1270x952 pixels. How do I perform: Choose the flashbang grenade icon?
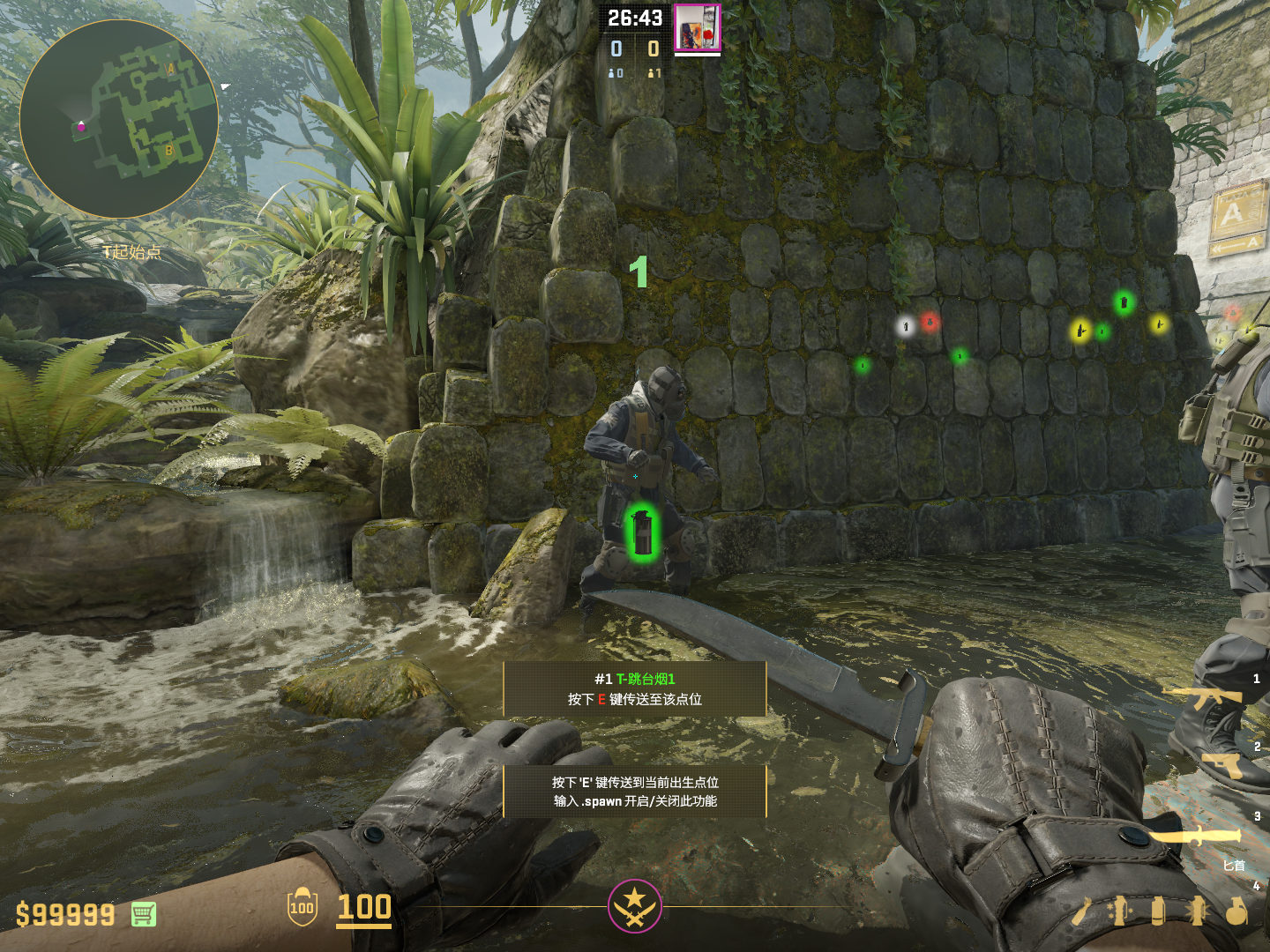[x=1198, y=911]
